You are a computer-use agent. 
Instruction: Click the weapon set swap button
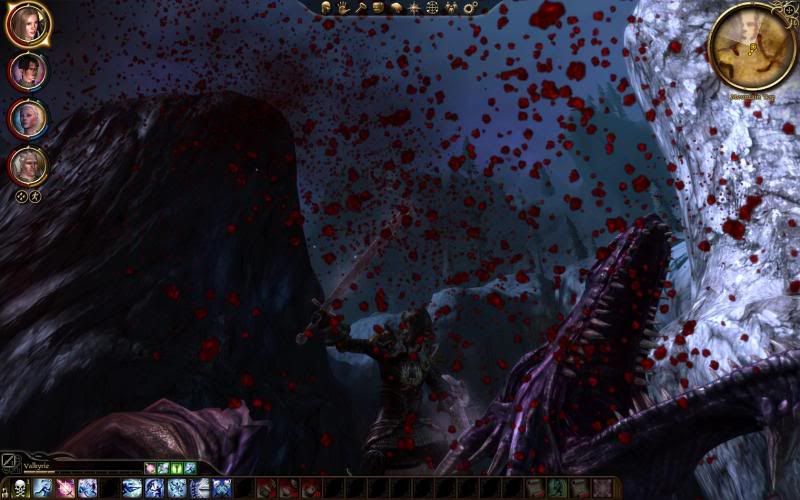[x=9, y=462]
